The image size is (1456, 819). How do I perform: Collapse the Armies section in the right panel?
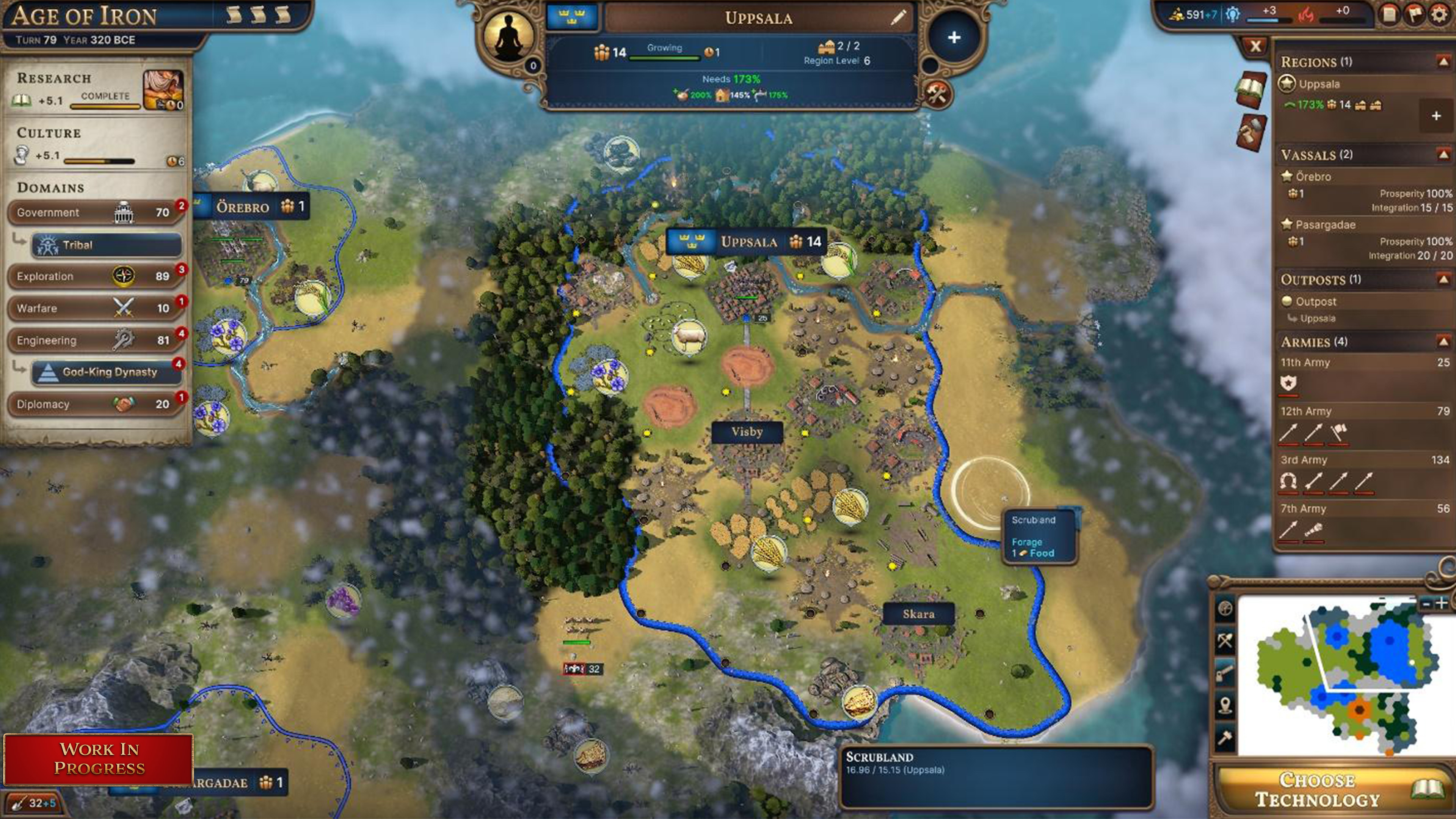click(x=1443, y=342)
